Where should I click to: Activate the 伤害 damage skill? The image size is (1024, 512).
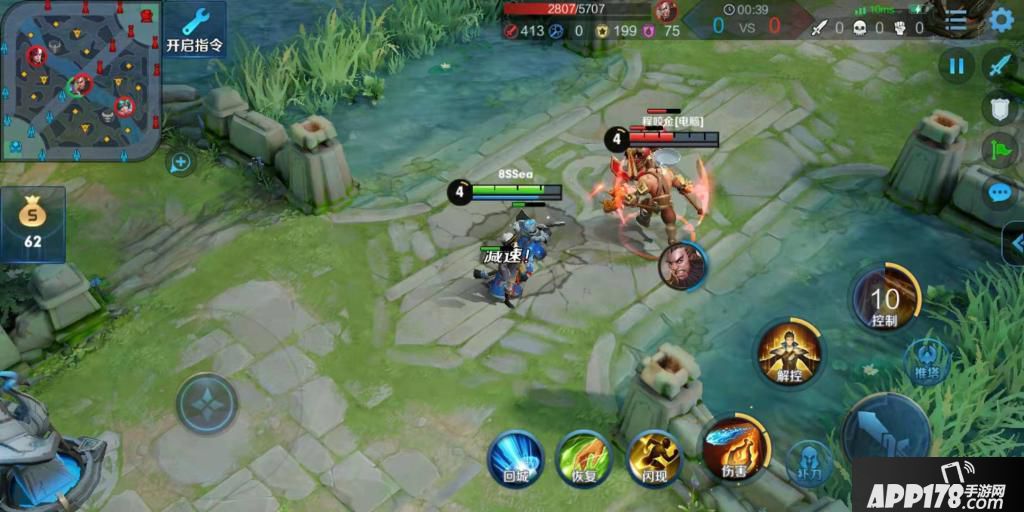click(x=735, y=446)
